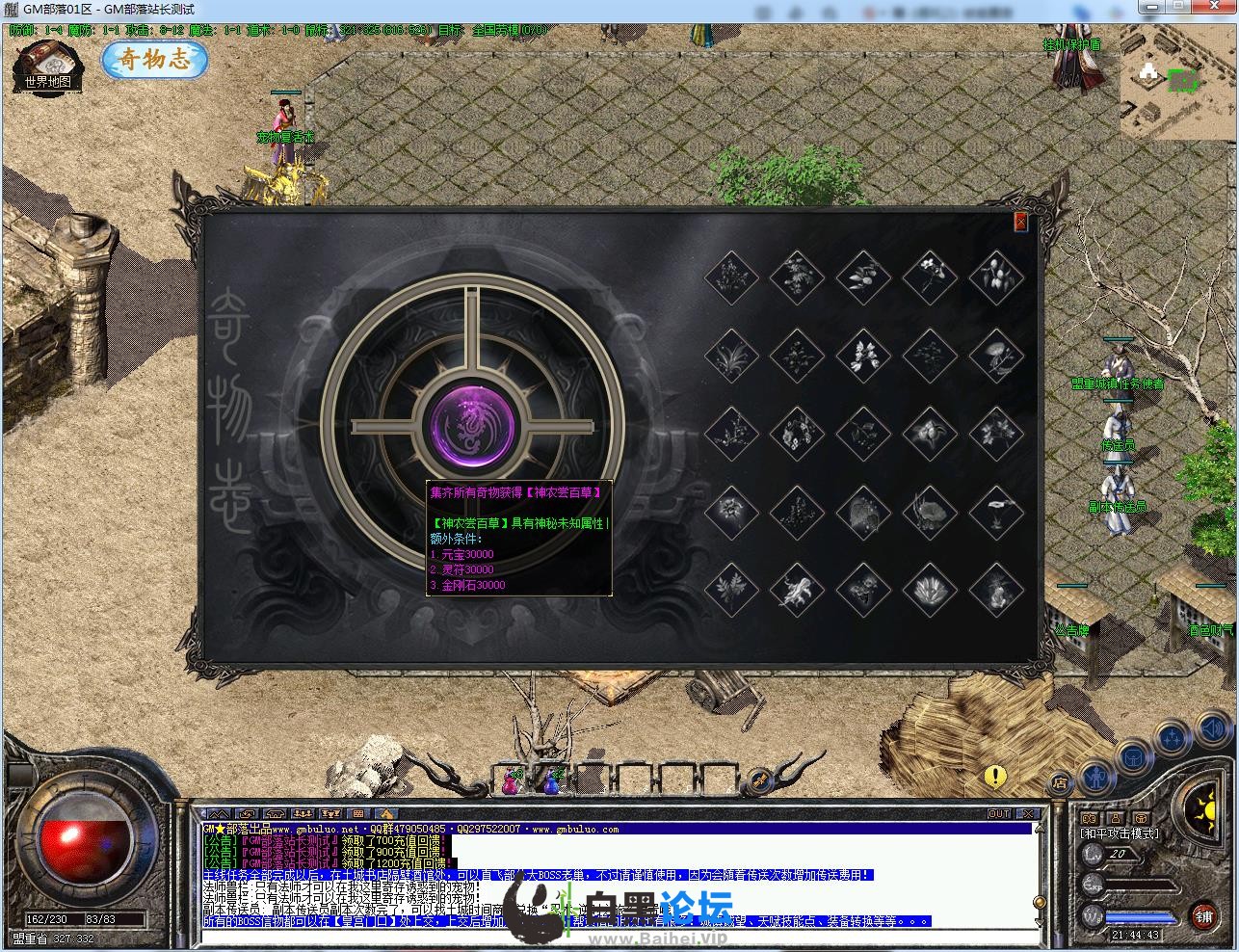Close the 奇物志 collection panel
The image size is (1239, 952).
pos(1020,223)
